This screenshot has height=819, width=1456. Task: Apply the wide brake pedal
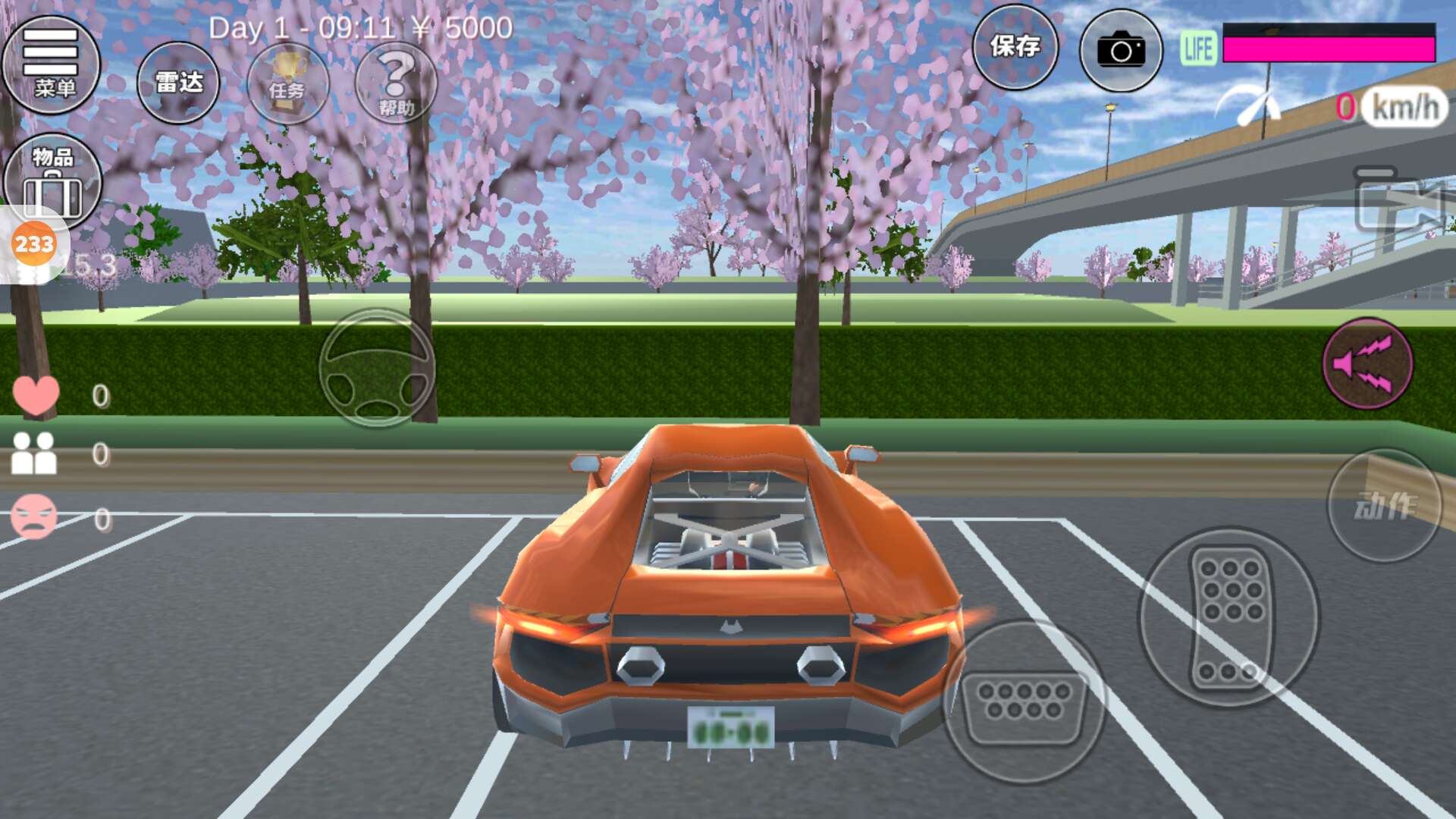tap(1024, 703)
